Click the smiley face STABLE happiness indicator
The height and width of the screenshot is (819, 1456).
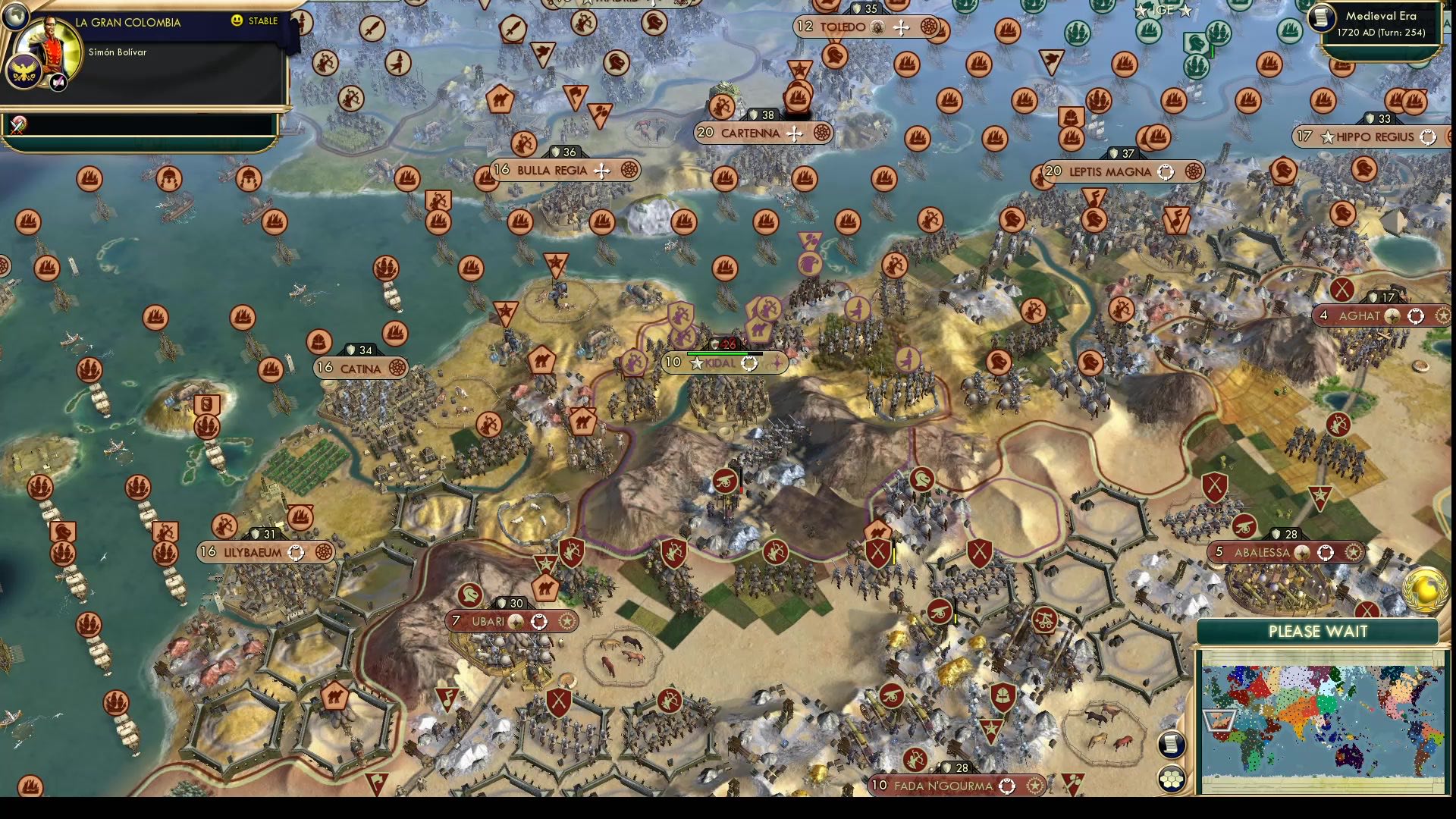point(237,20)
